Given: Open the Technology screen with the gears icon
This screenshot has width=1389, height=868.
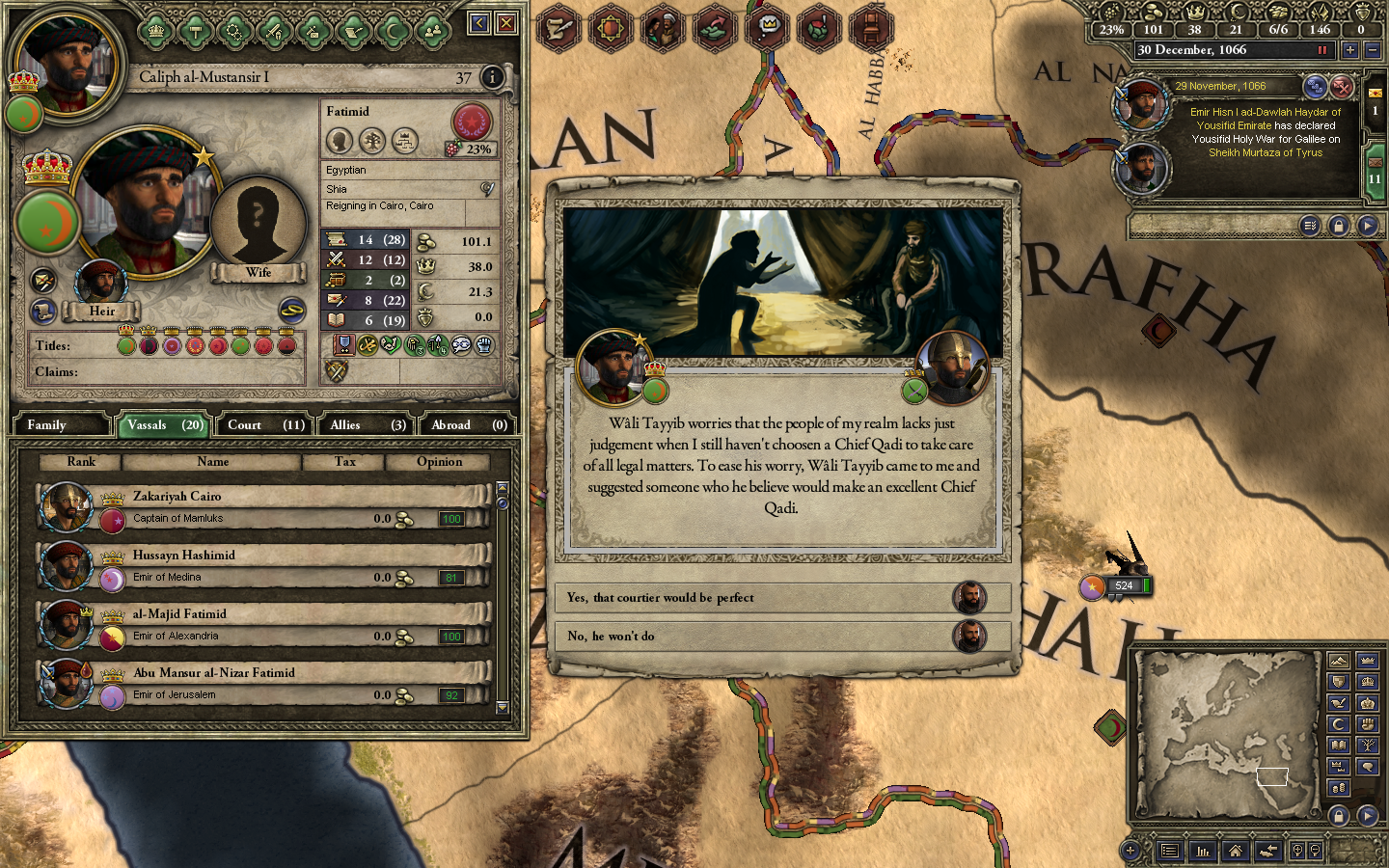Looking at the screenshot, I should (236, 30).
